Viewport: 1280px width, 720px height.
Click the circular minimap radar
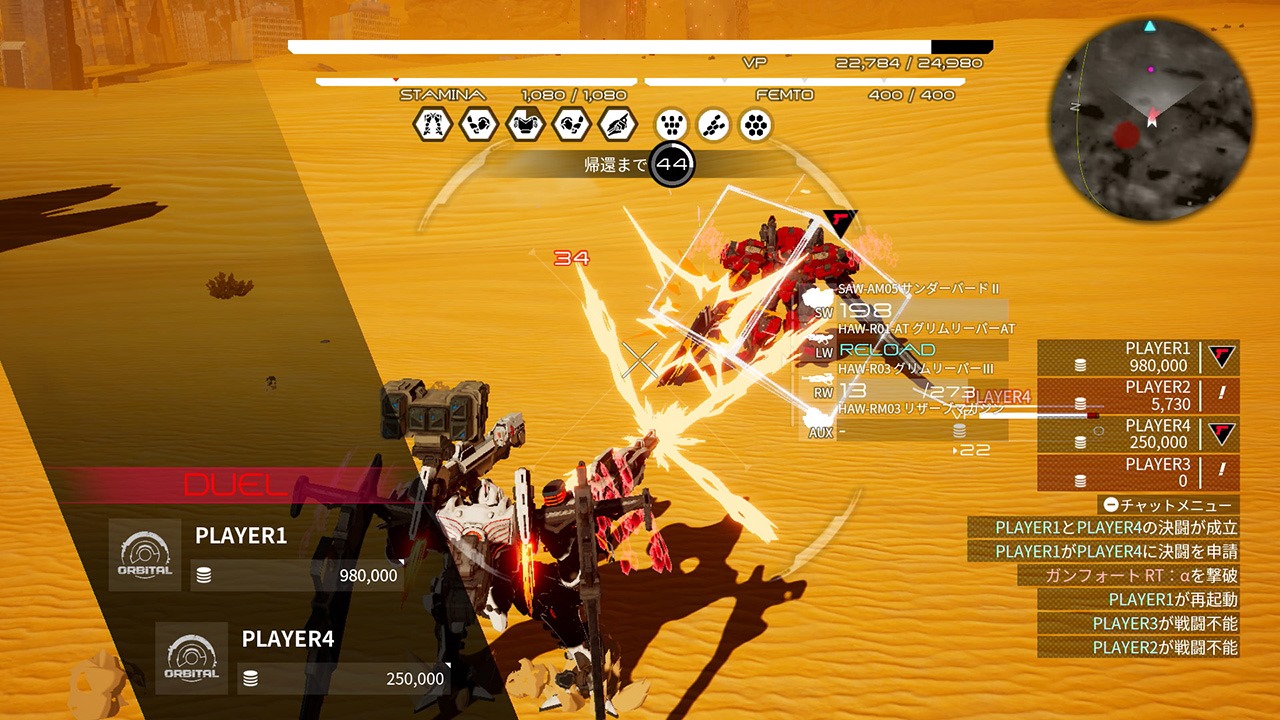tap(1151, 119)
